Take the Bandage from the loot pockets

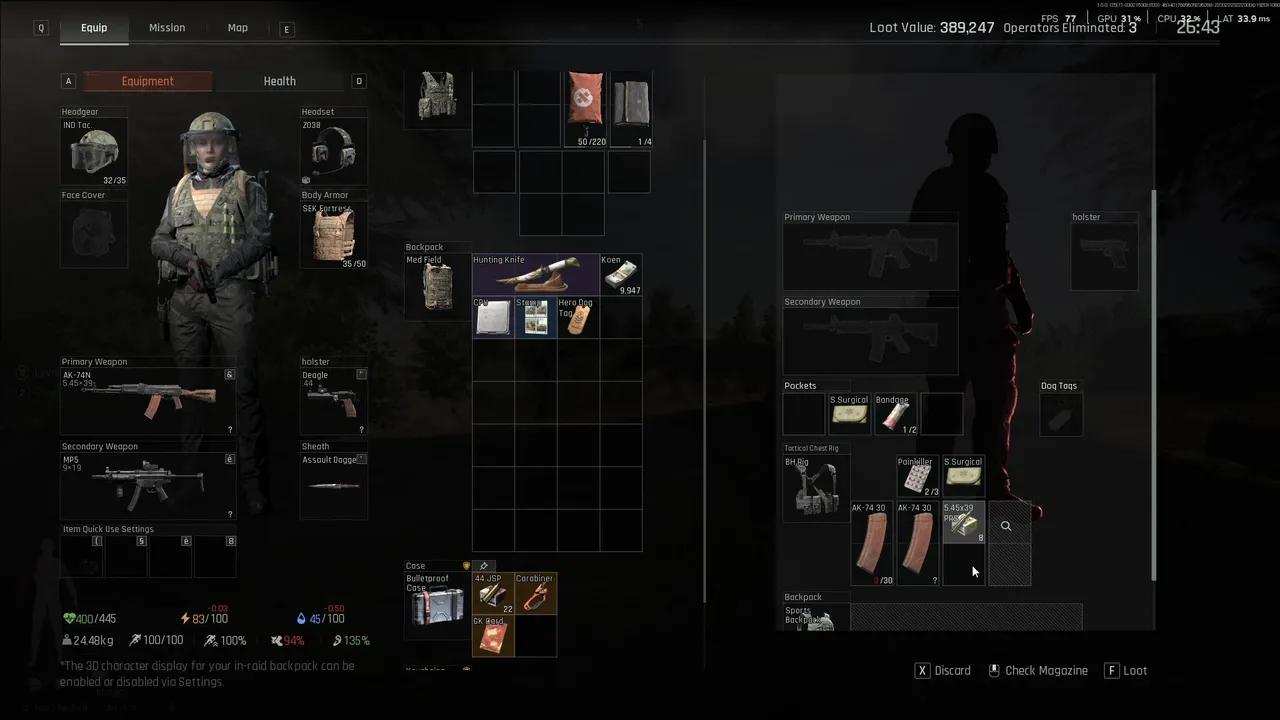coord(895,415)
